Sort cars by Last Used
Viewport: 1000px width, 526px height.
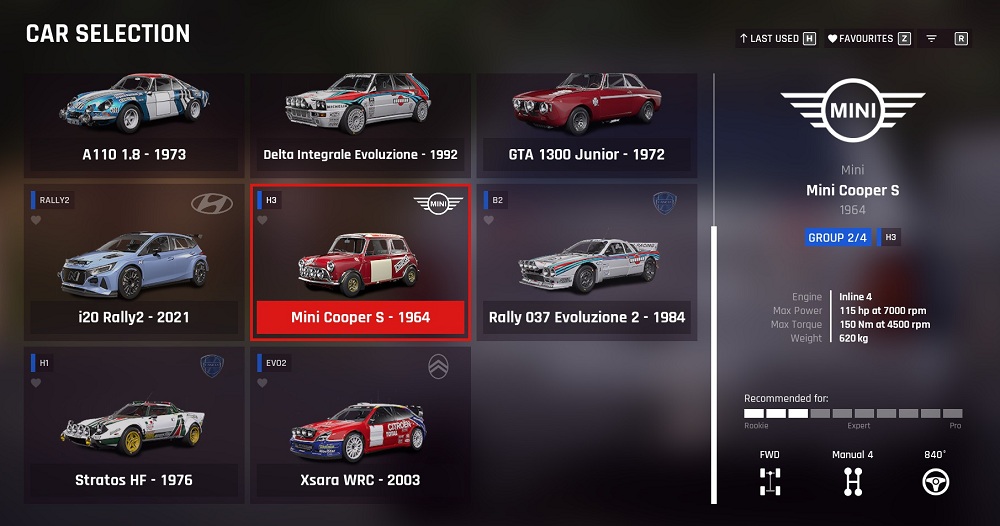(x=777, y=39)
